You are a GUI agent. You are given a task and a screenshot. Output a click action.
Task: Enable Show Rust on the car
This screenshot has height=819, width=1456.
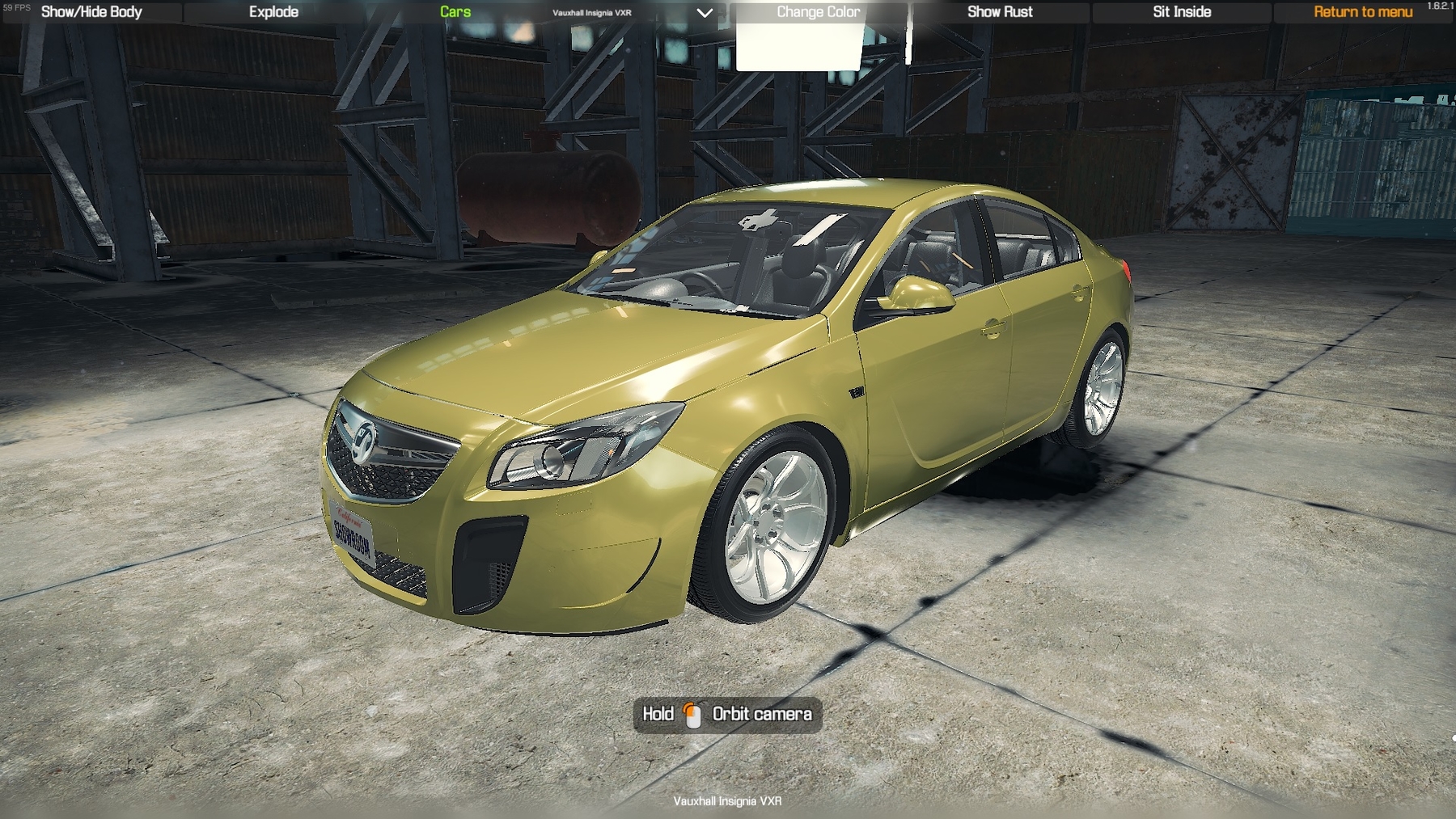pyautogui.click(x=1001, y=11)
